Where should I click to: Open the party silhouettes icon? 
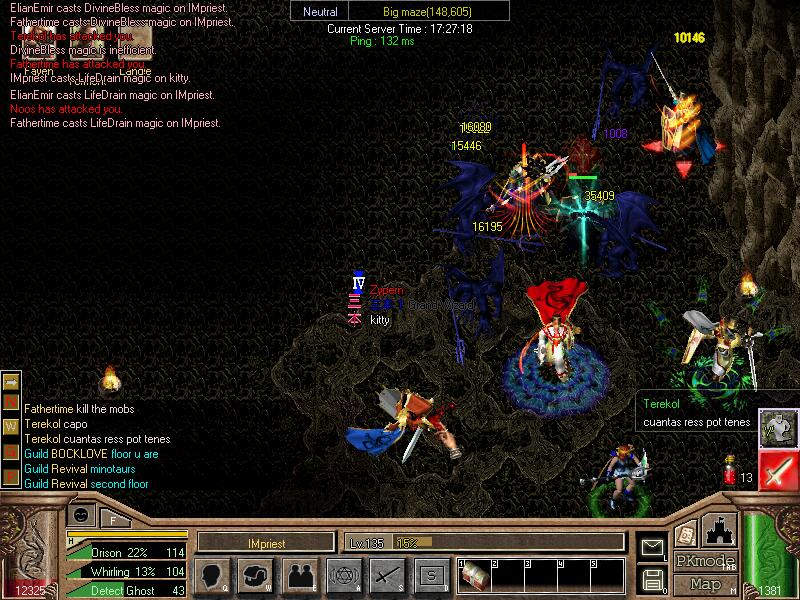coord(299,575)
